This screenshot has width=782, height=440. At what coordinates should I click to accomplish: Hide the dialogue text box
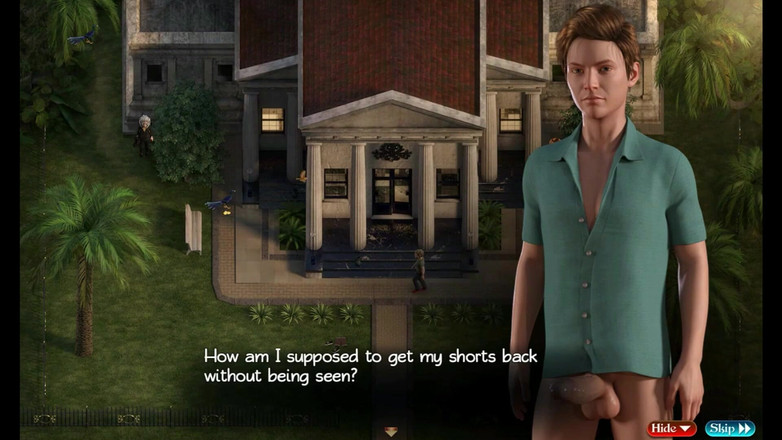click(x=672, y=429)
